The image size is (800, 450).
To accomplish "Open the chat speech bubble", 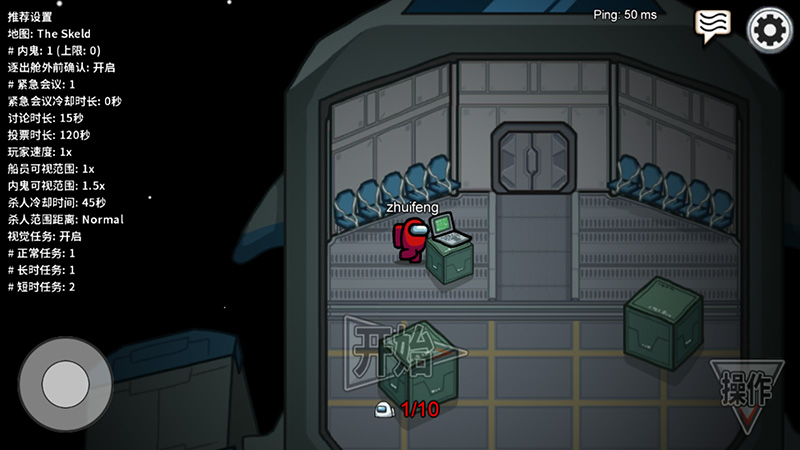I will coord(713,26).
